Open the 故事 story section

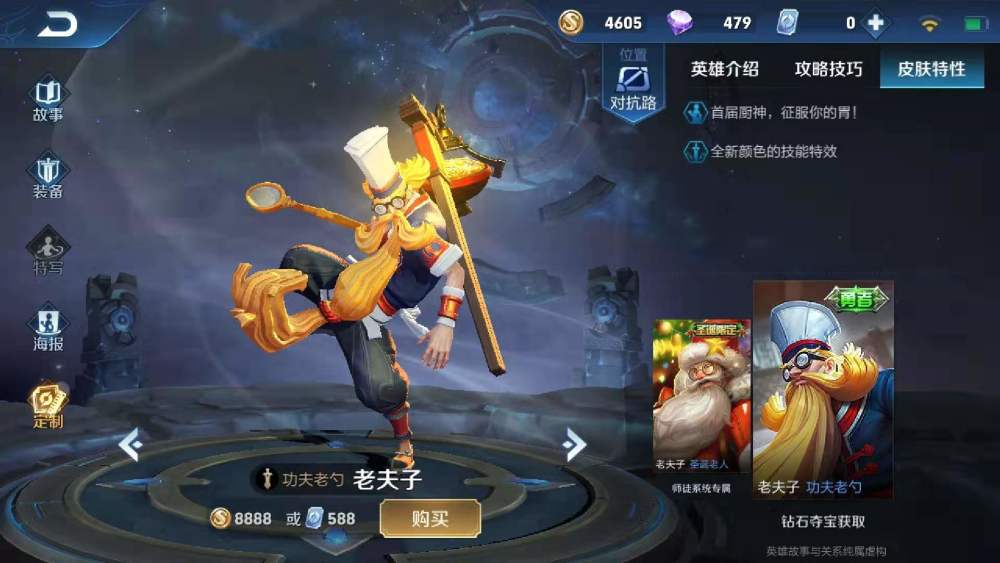pyautogui.click(x=48, y=100)
